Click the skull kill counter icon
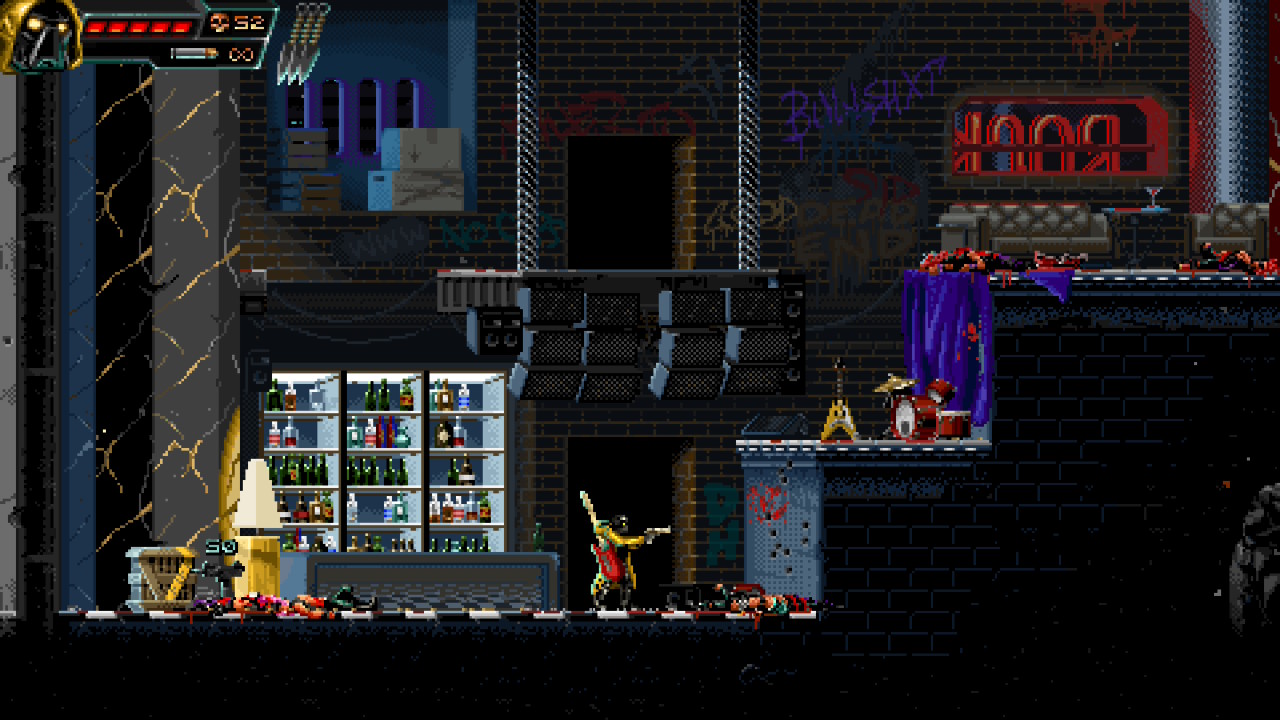1280x720 pixels. point(220,23)
